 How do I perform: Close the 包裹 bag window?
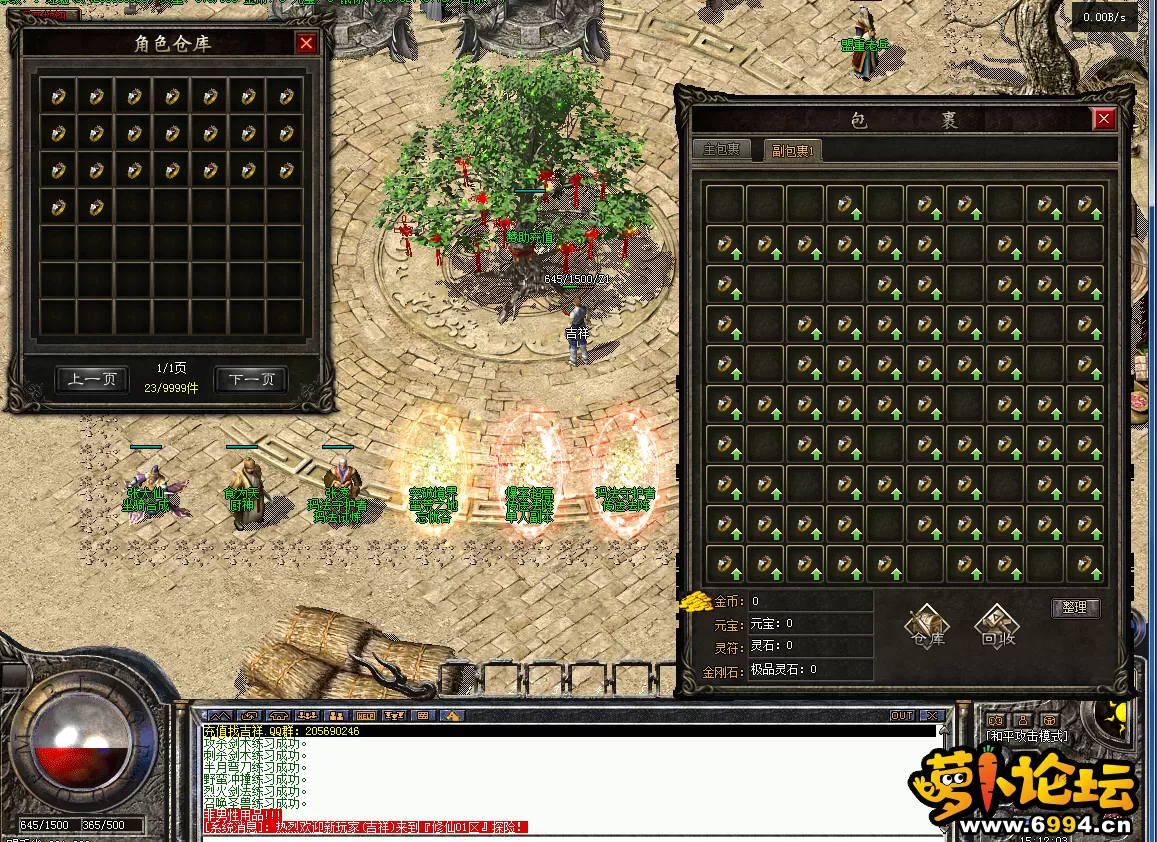[x=1104, y=120]
